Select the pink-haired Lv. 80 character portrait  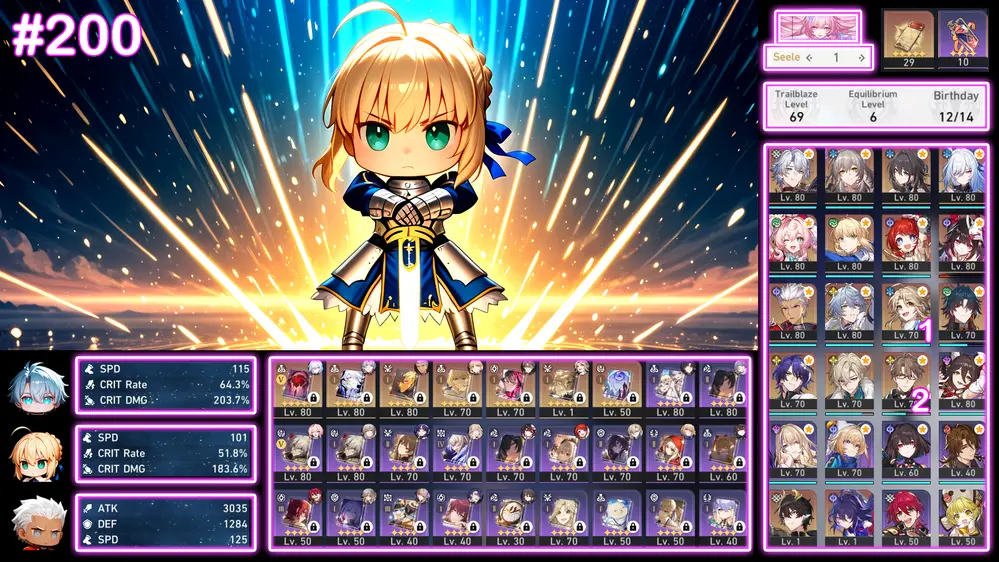792,238
